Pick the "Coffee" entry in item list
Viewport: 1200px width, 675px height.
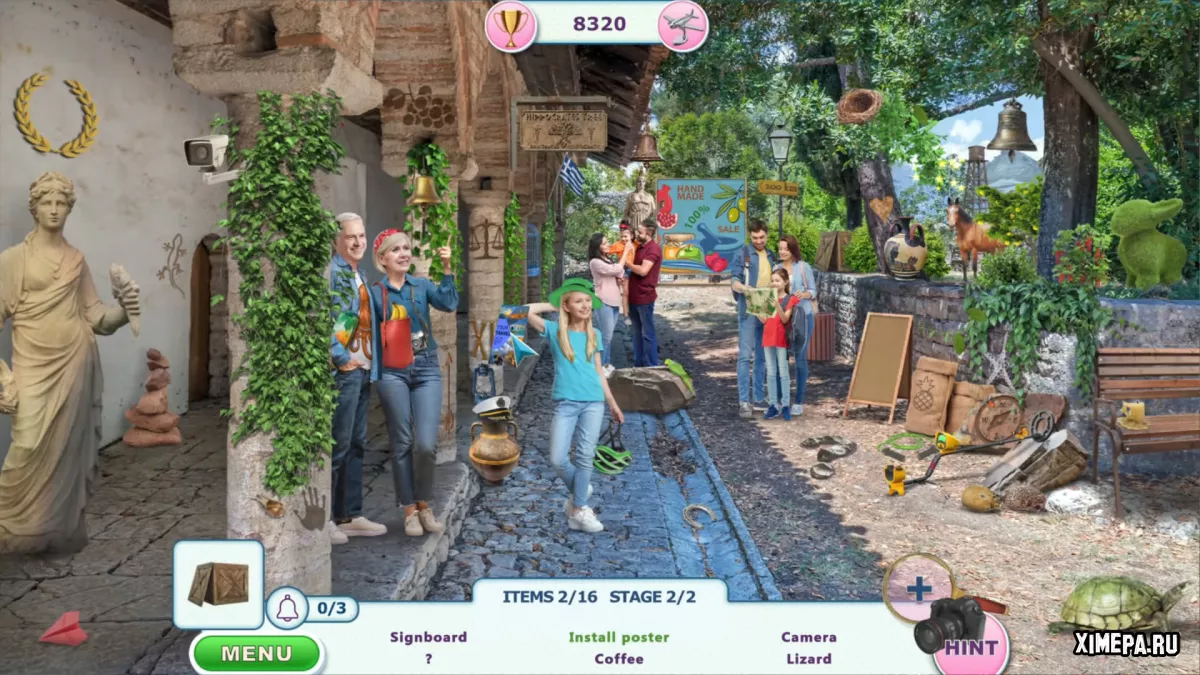(619, 659)
